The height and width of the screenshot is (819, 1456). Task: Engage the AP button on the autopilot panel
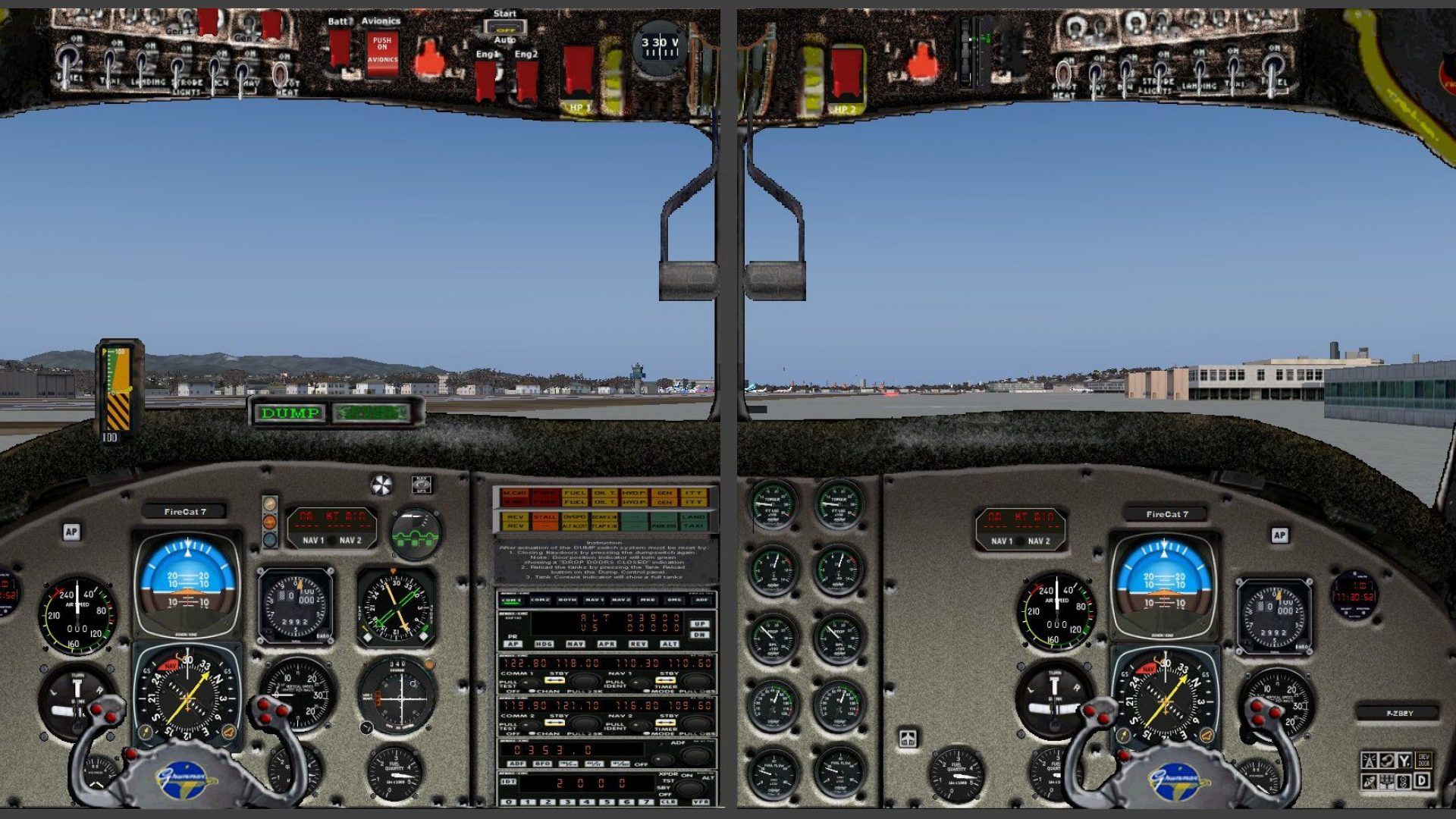tap(513, 644)
